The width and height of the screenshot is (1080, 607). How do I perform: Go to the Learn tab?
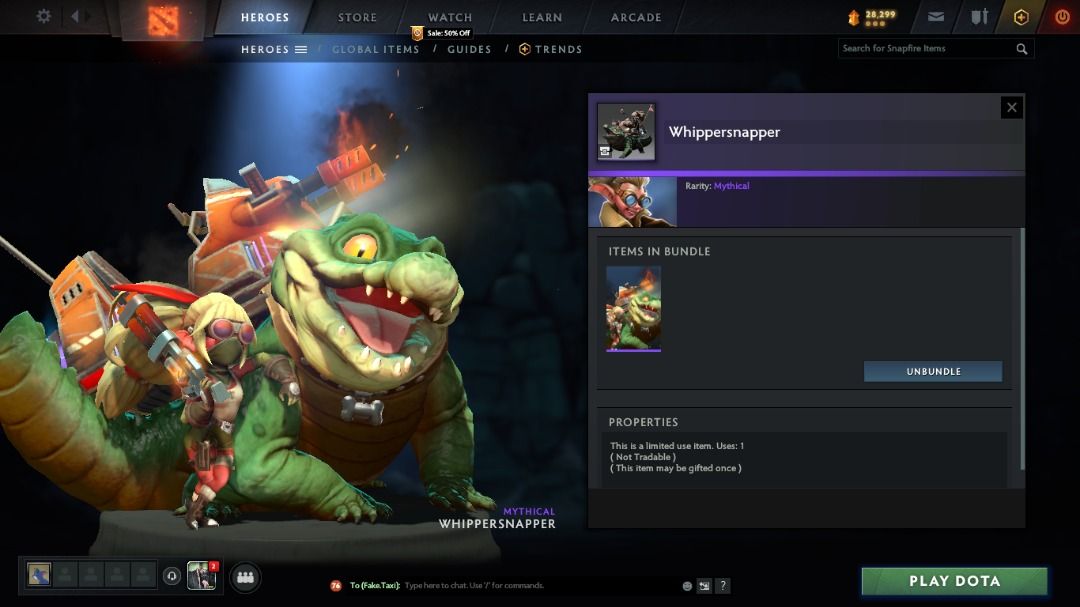(542, 17)
